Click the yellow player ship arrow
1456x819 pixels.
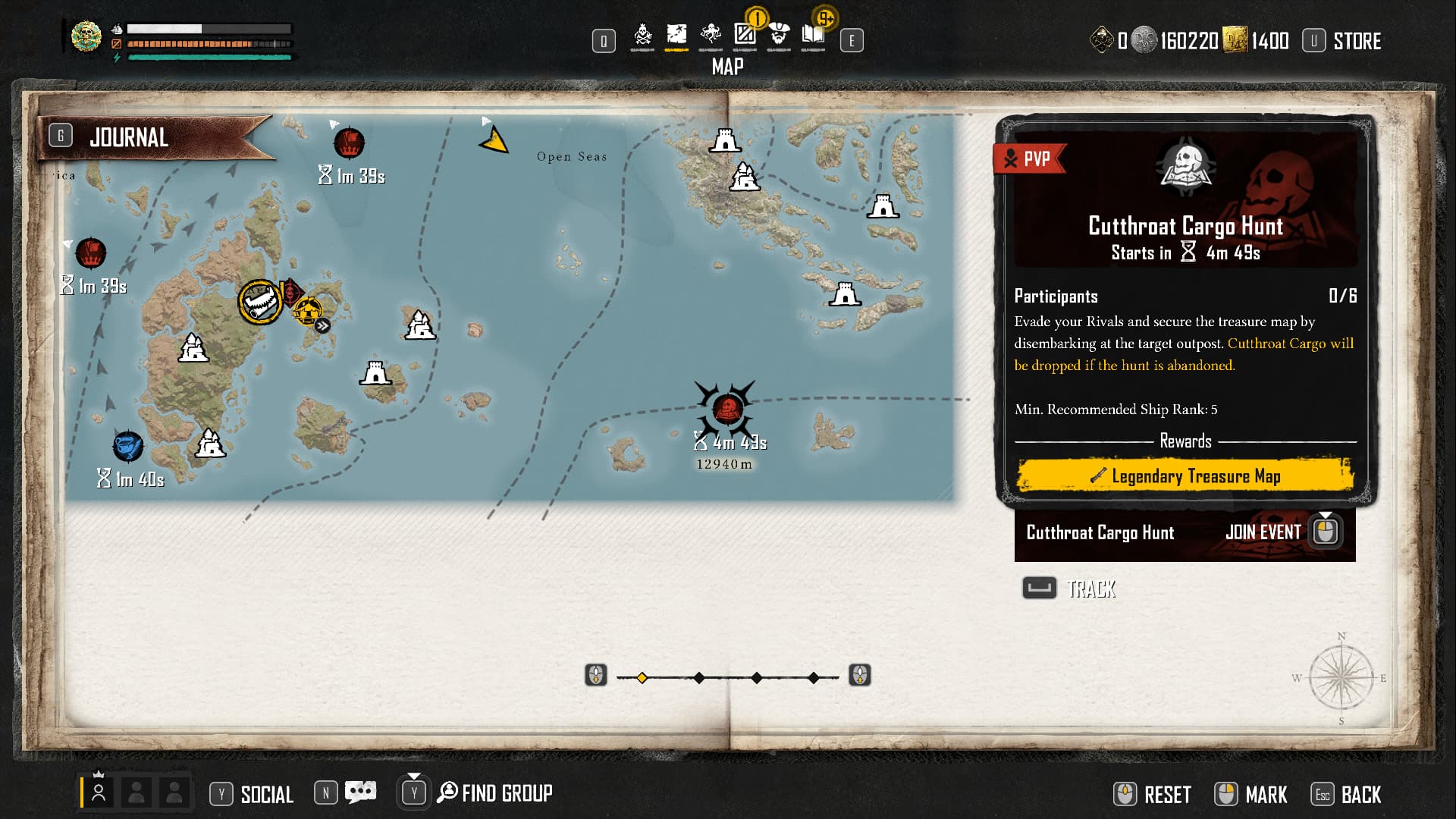pyautogui.click(x=494, y=141)
